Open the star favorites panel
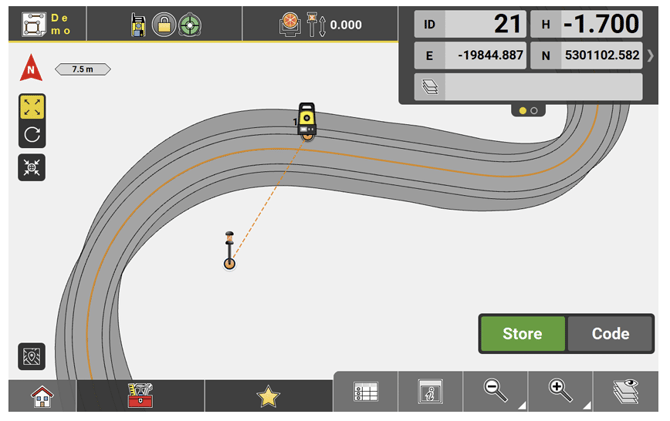The width and height of the screenshot is (670, 421). tap(268, 396)
